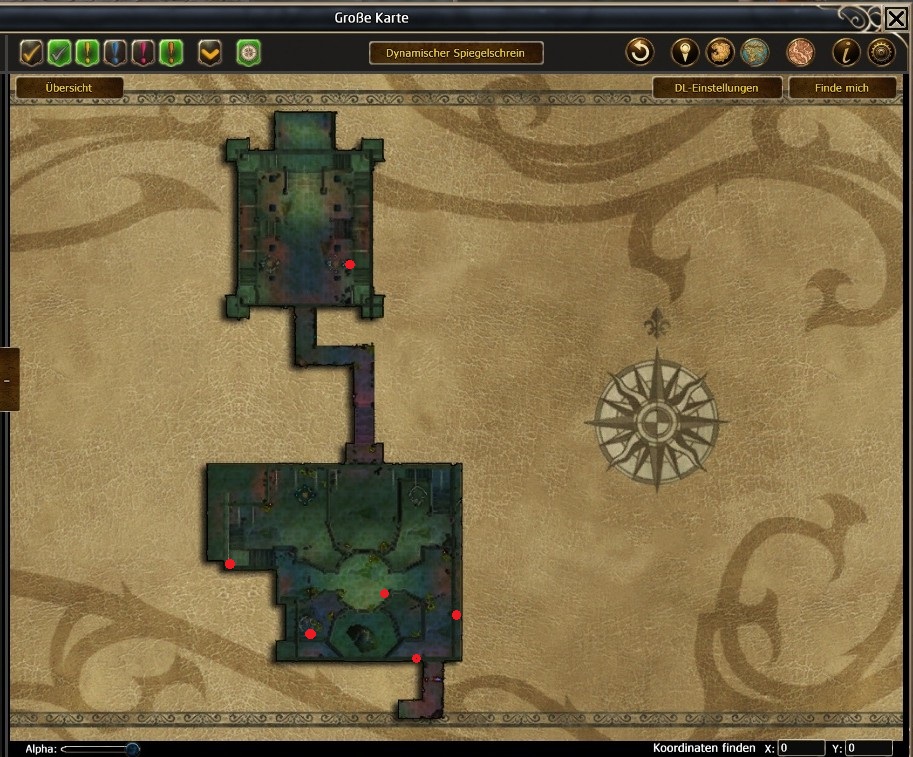913x757 pixels.
Task: Focus the X coordinate input field
Action: [801, 748]
